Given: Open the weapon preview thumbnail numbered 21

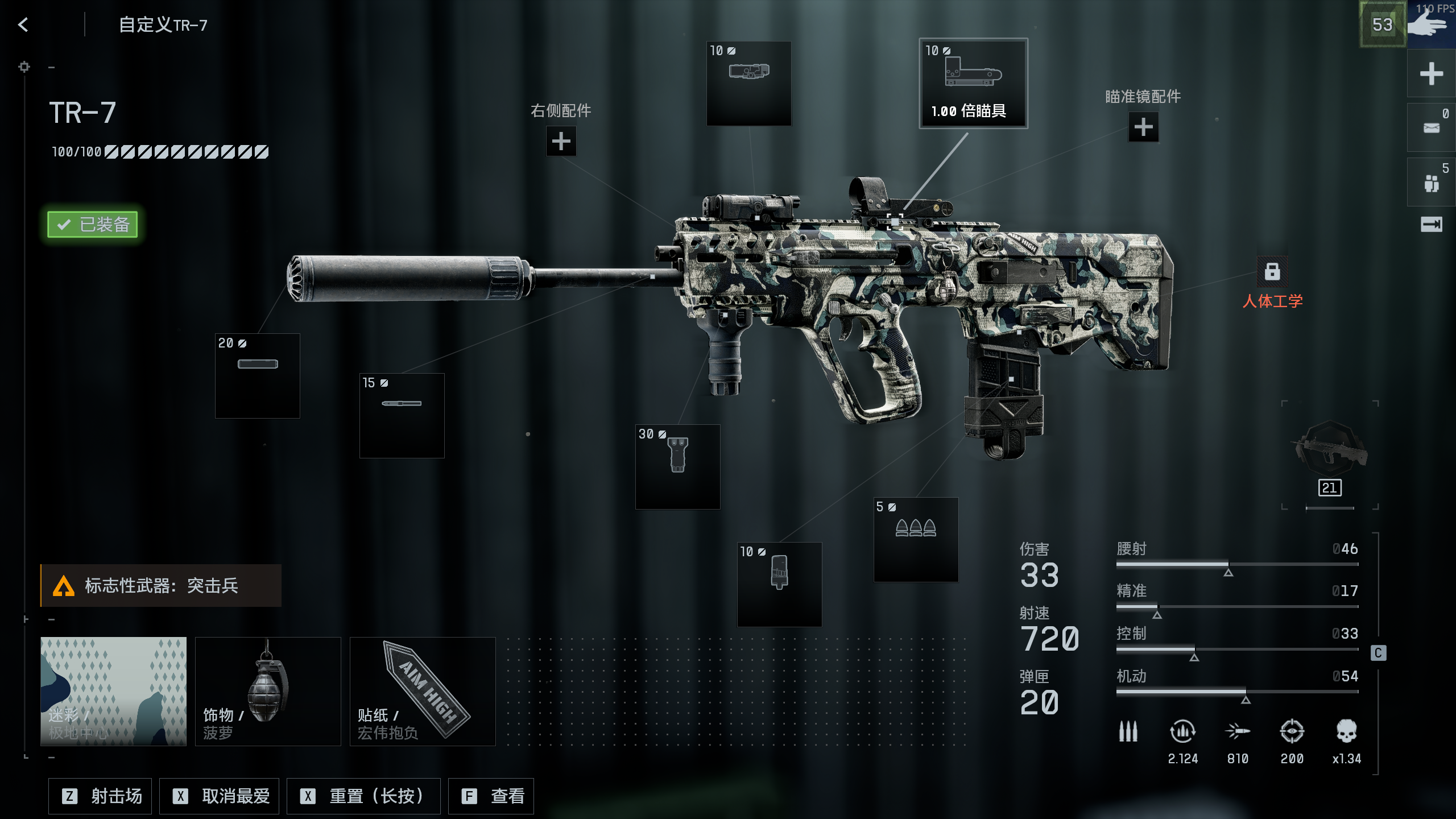Looking at the screenshot, I should pos(1330,455).
